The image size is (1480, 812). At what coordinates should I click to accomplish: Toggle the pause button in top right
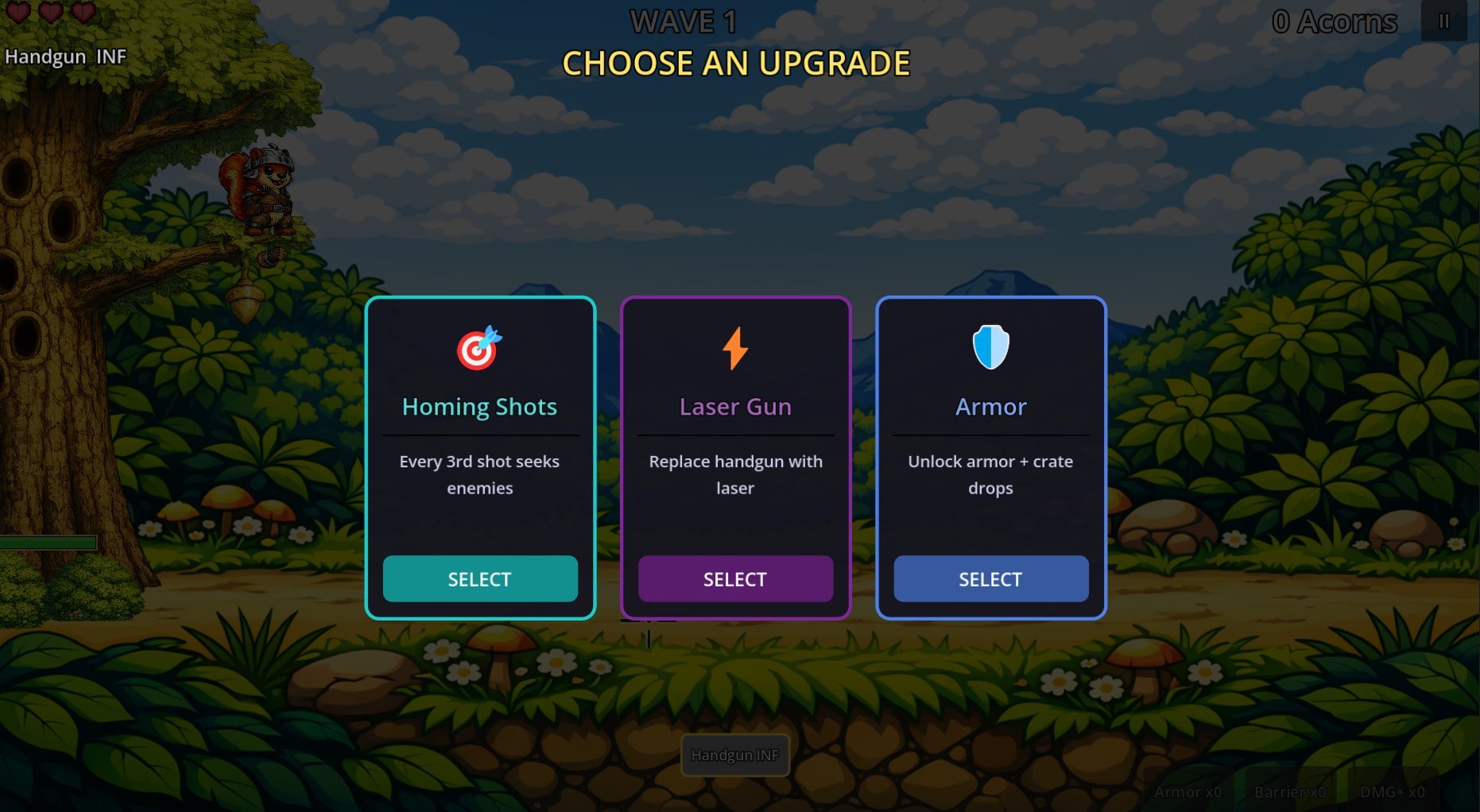point(1444,21)
